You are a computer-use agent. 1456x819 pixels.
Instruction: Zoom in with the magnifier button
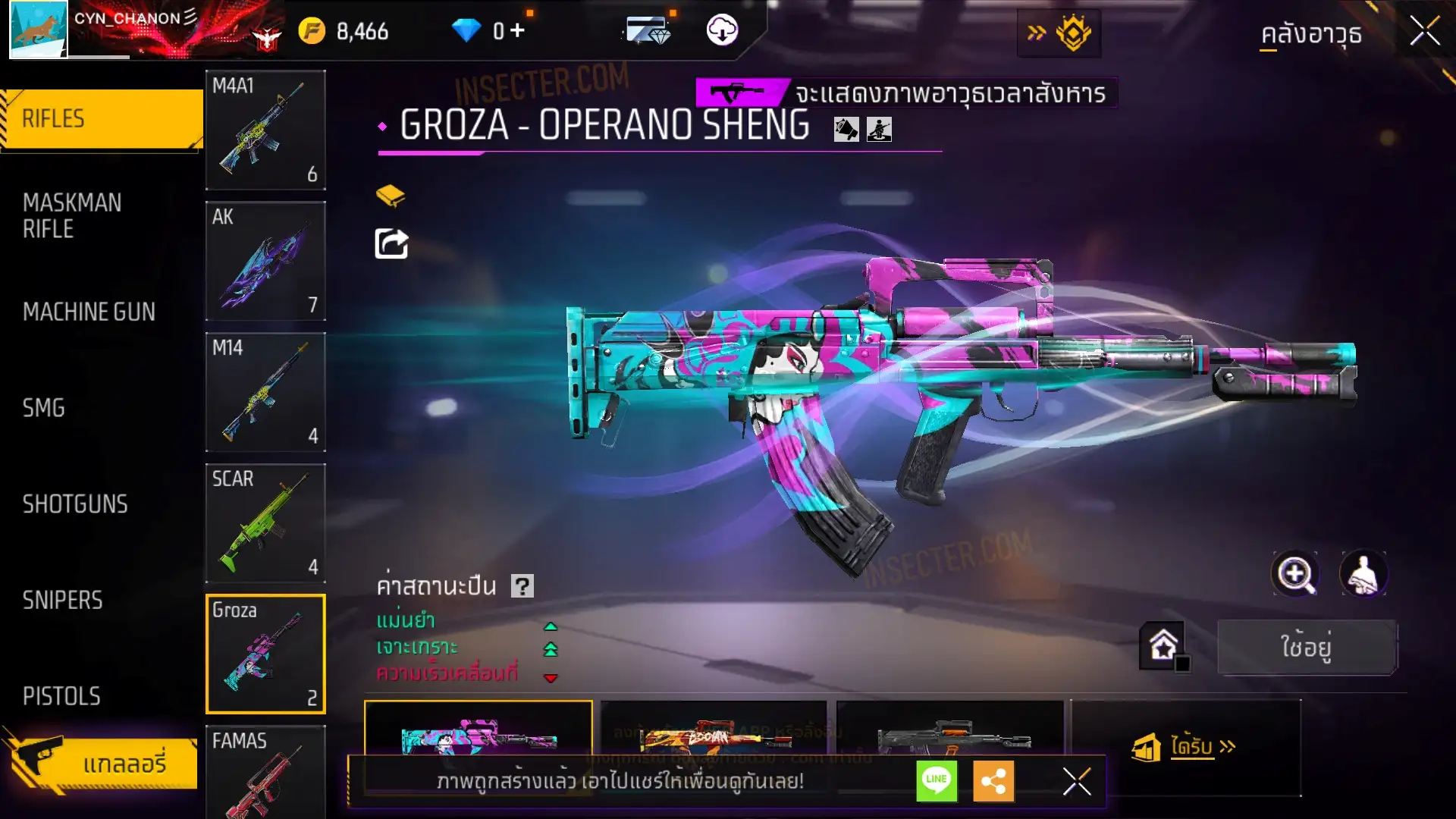[1294, 574]
